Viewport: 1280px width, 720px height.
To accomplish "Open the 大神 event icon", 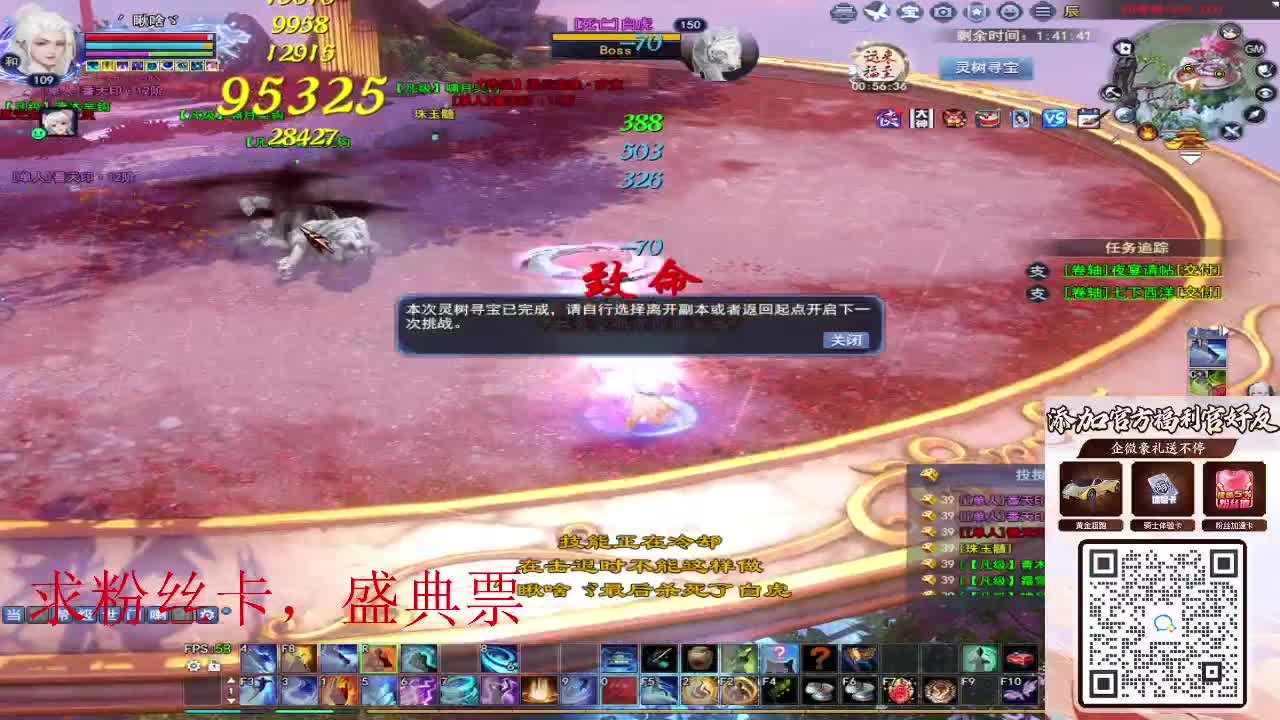I will (920, 118).
